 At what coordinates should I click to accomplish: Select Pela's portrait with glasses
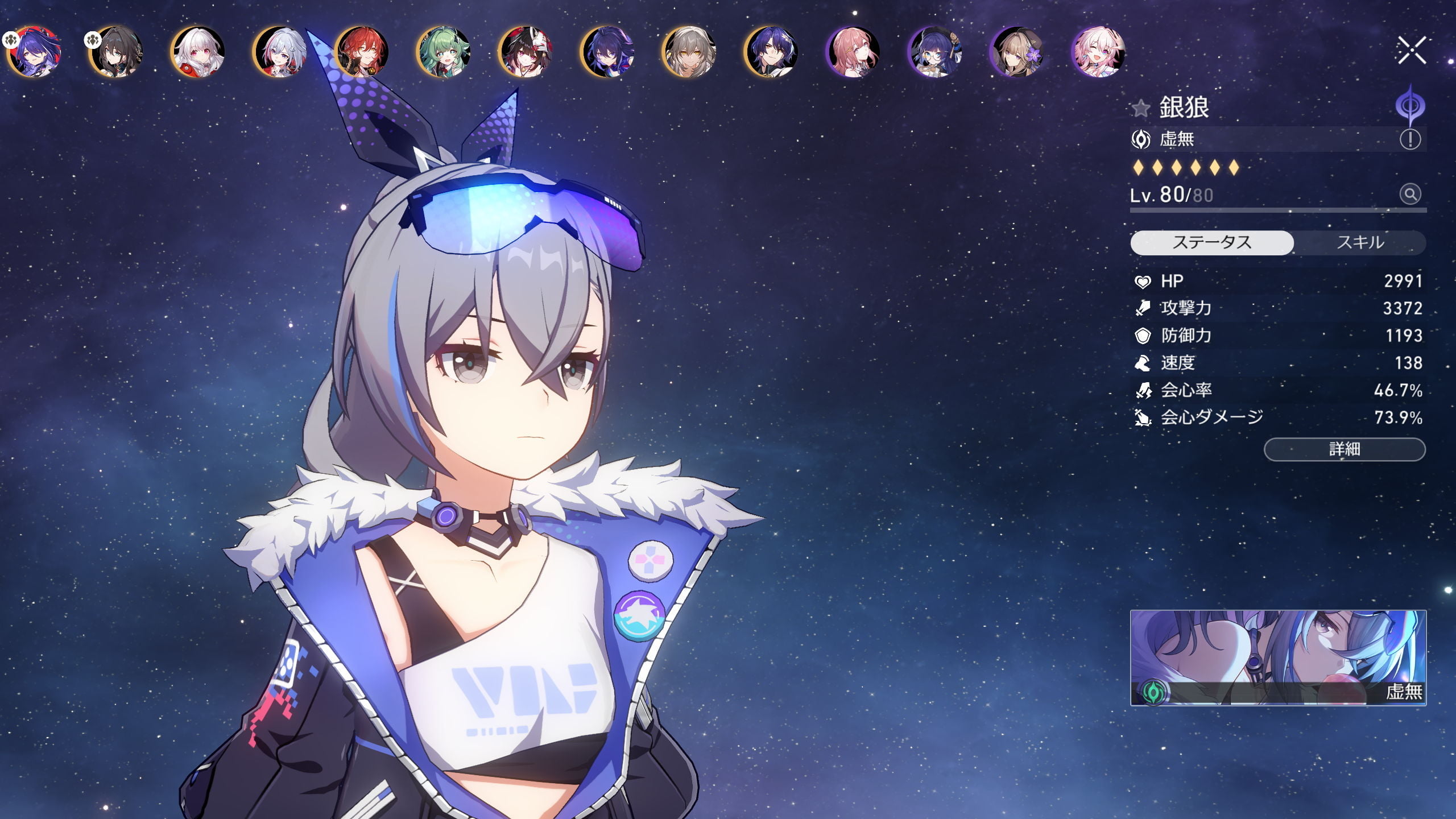[936, 52]
